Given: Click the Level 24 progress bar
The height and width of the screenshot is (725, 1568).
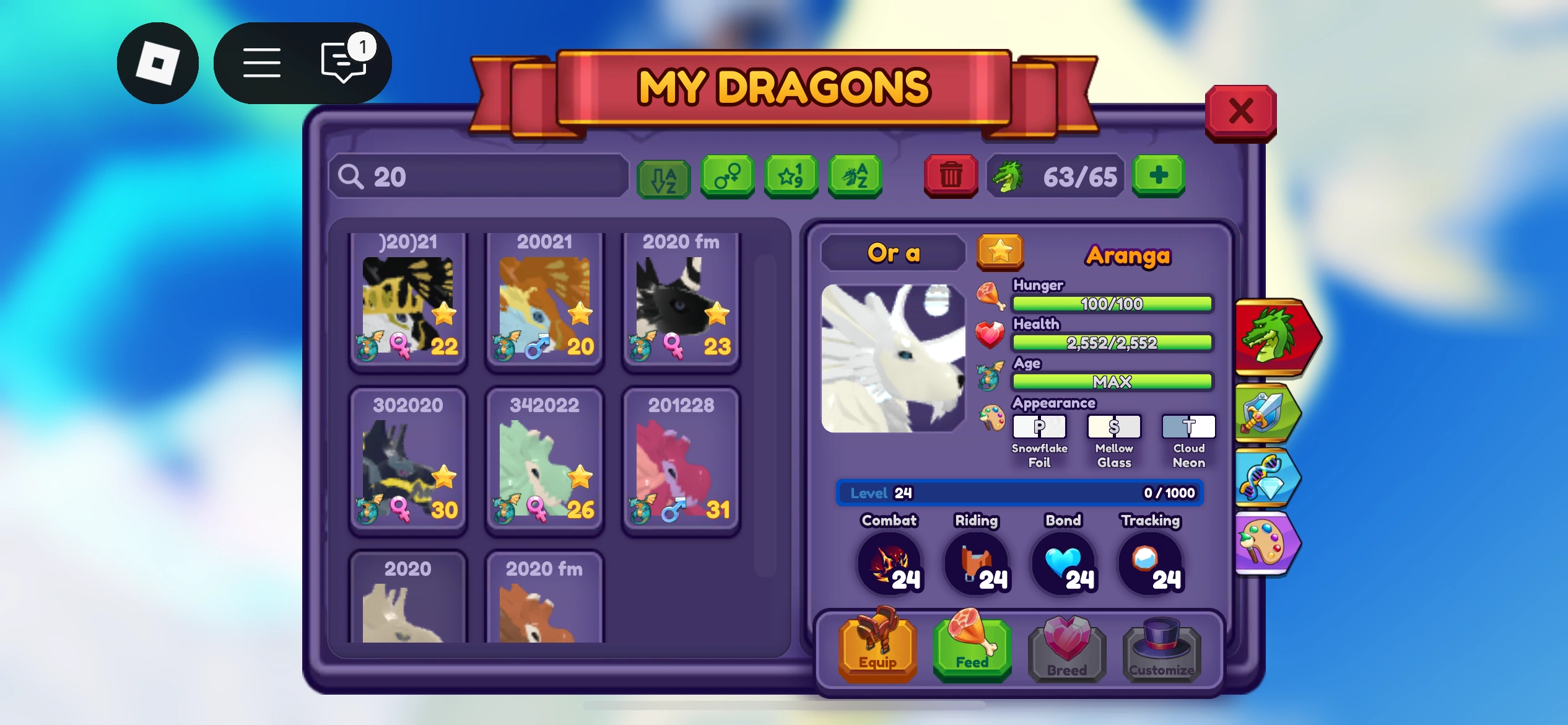Looking at the screenshot, I should click(x=1019, y=493).
